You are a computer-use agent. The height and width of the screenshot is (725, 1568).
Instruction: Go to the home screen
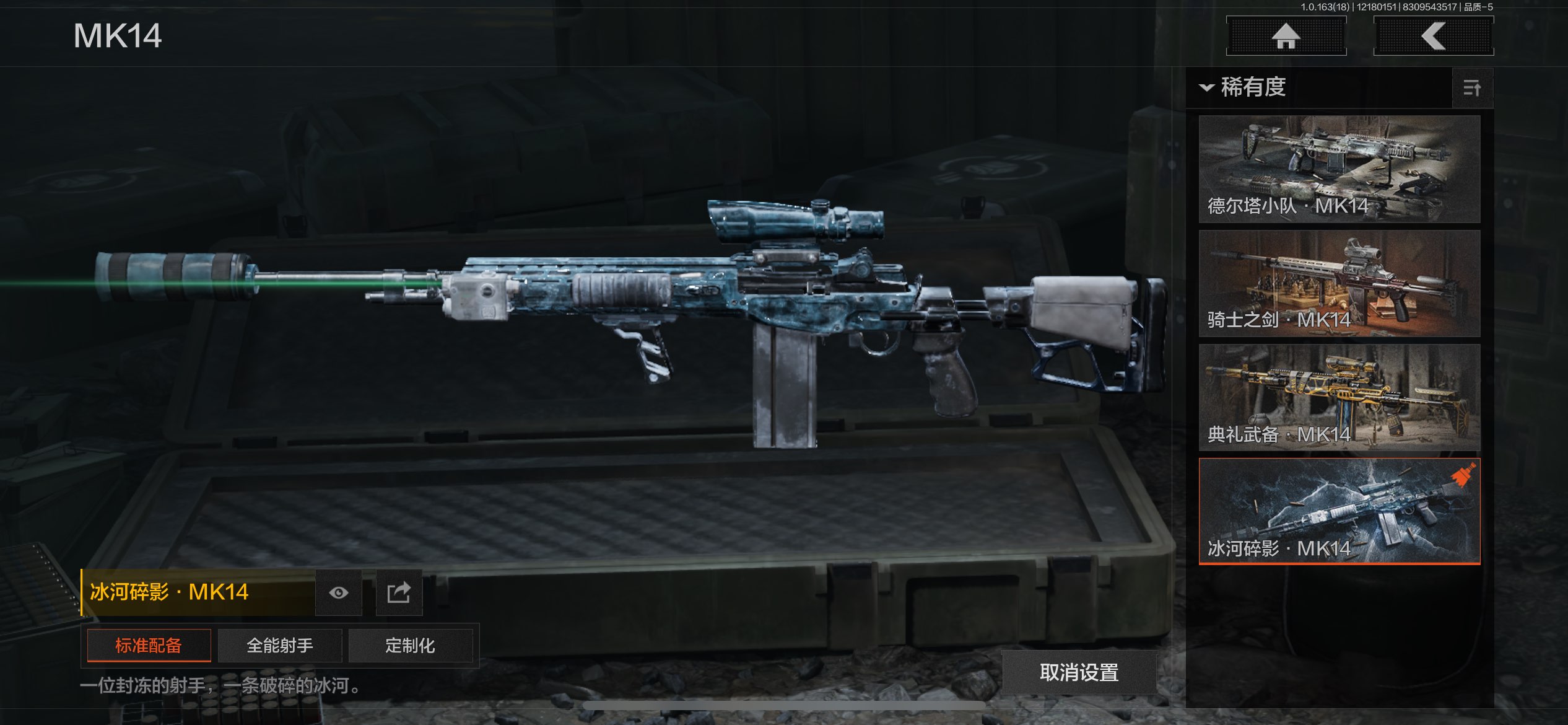point(1286,36)
